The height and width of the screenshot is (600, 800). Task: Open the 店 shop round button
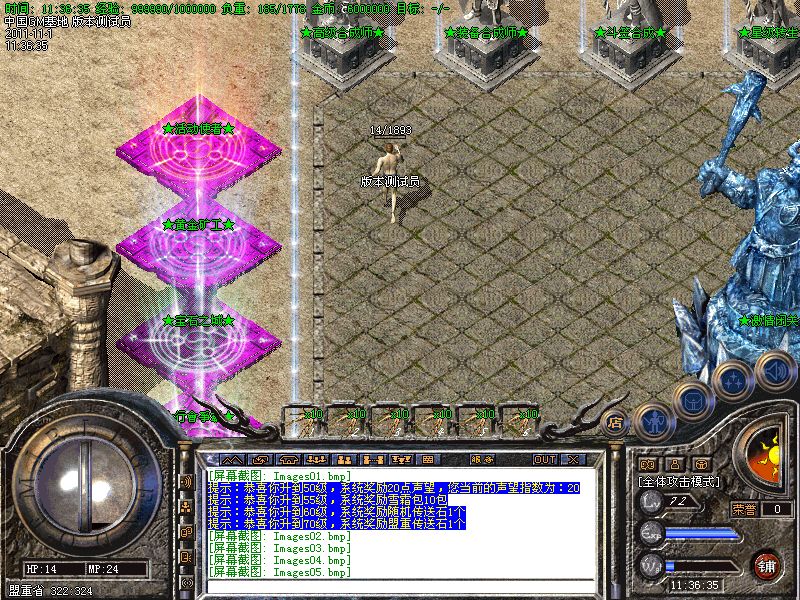[x=615, y=422]
